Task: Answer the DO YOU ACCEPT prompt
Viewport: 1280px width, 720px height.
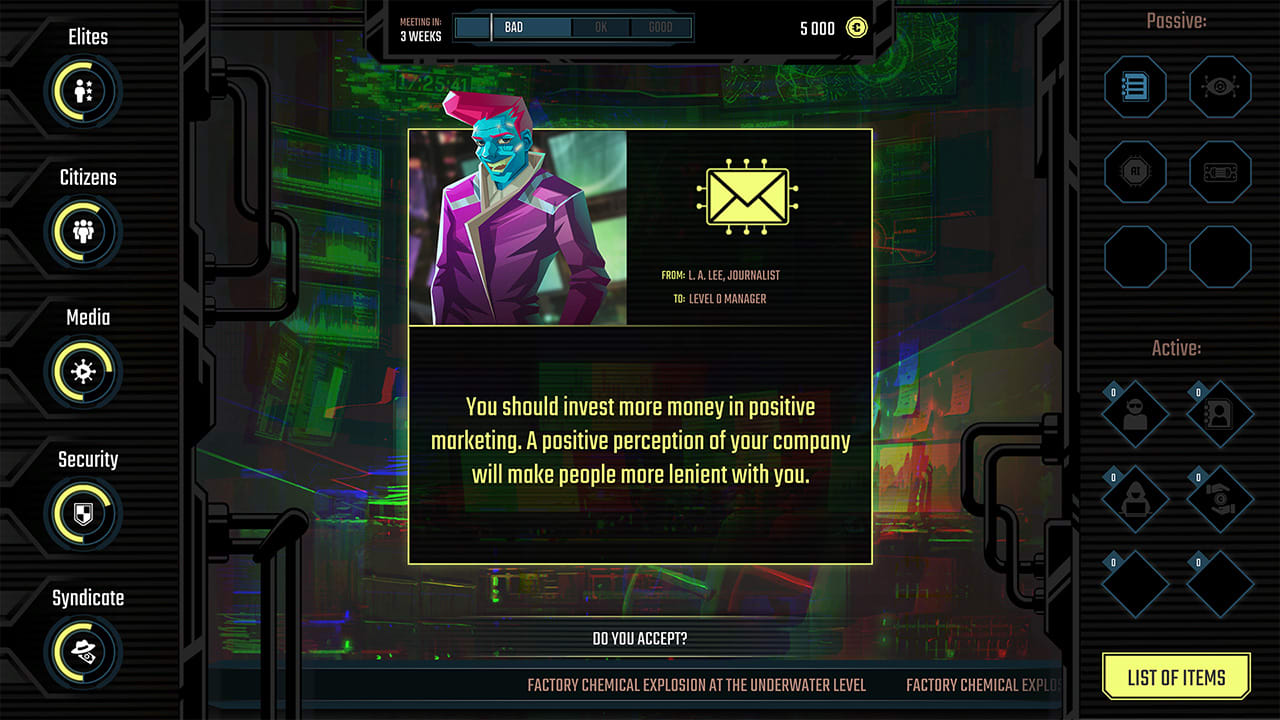Action: [x=640, y=637]
